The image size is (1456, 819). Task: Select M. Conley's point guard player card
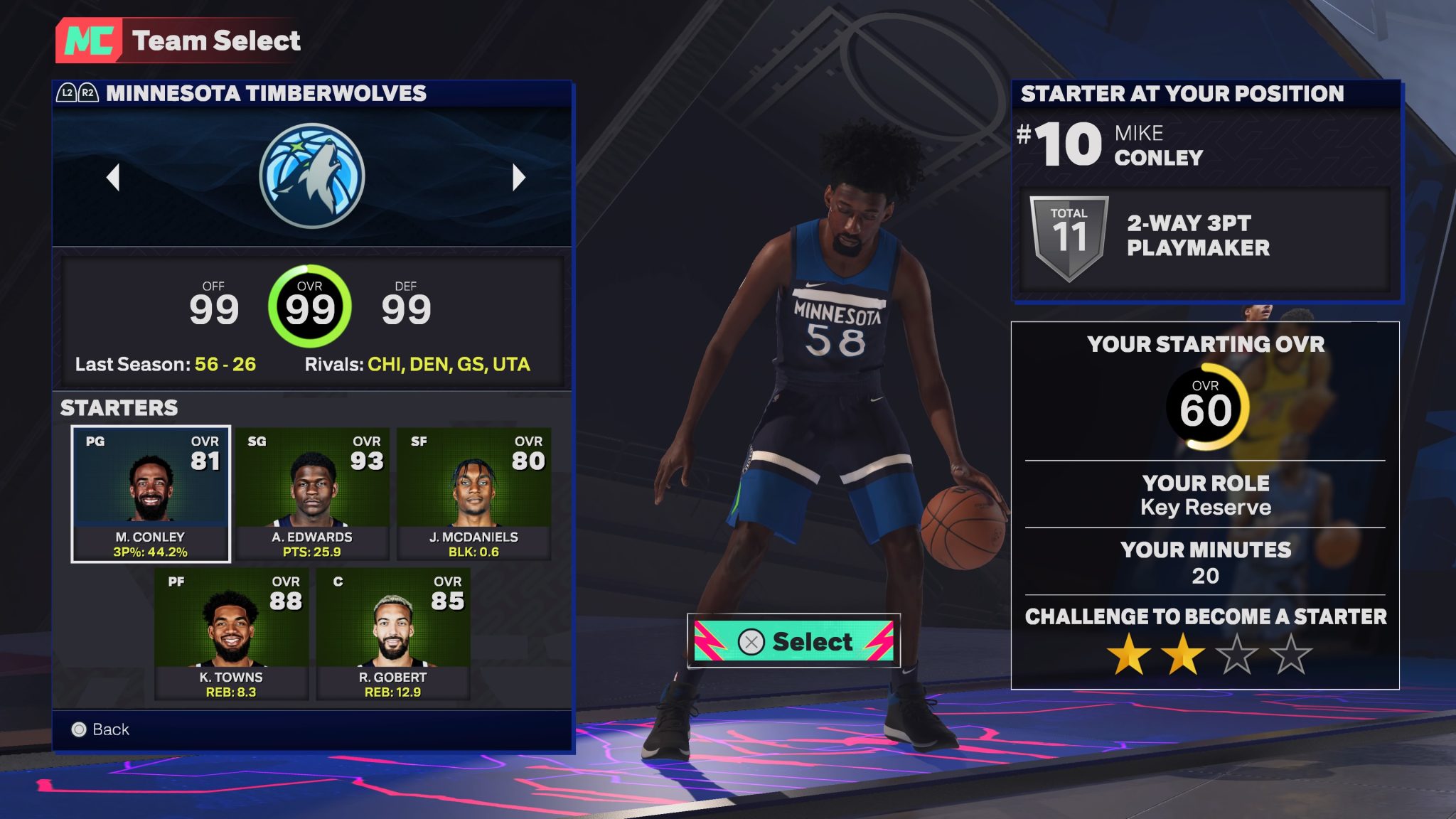151,491
